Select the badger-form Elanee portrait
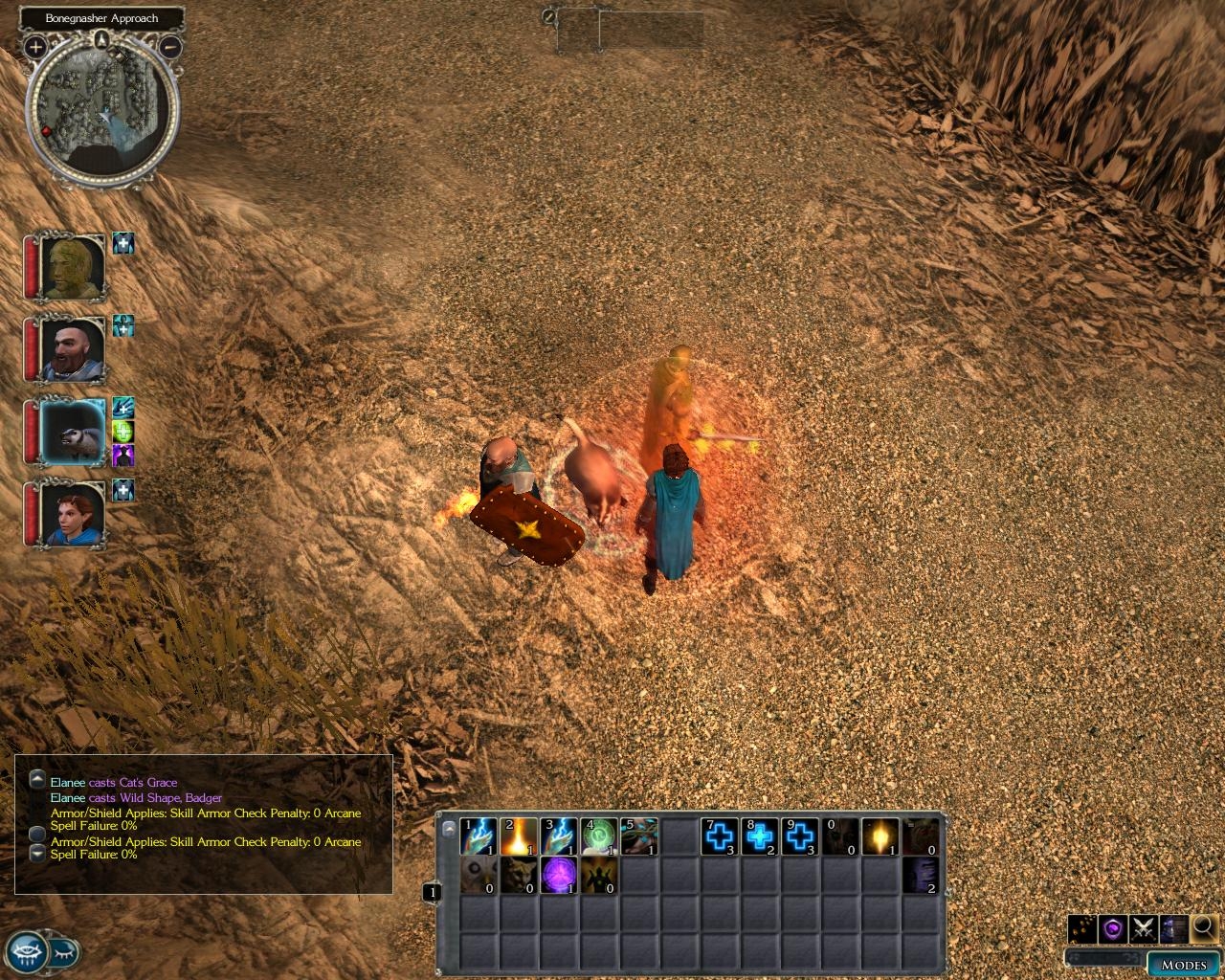 coord(73,432)
